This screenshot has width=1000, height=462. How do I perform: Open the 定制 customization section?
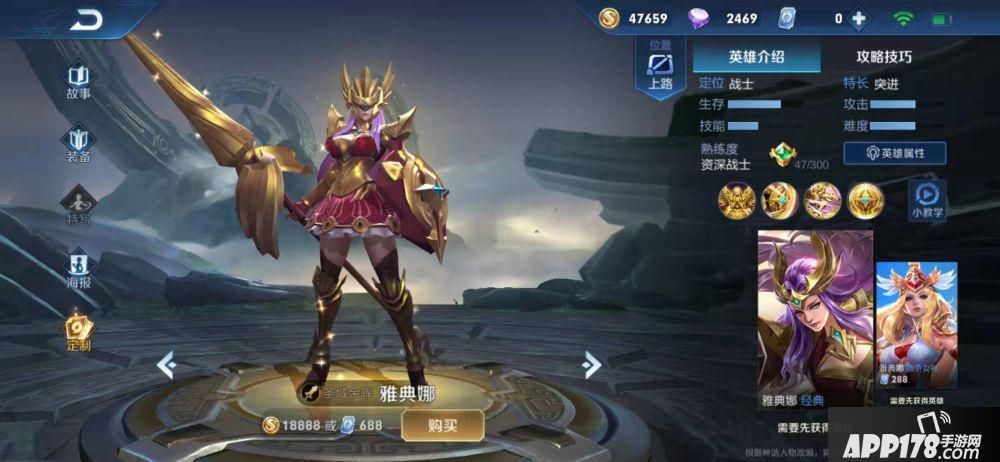(79, 333)
